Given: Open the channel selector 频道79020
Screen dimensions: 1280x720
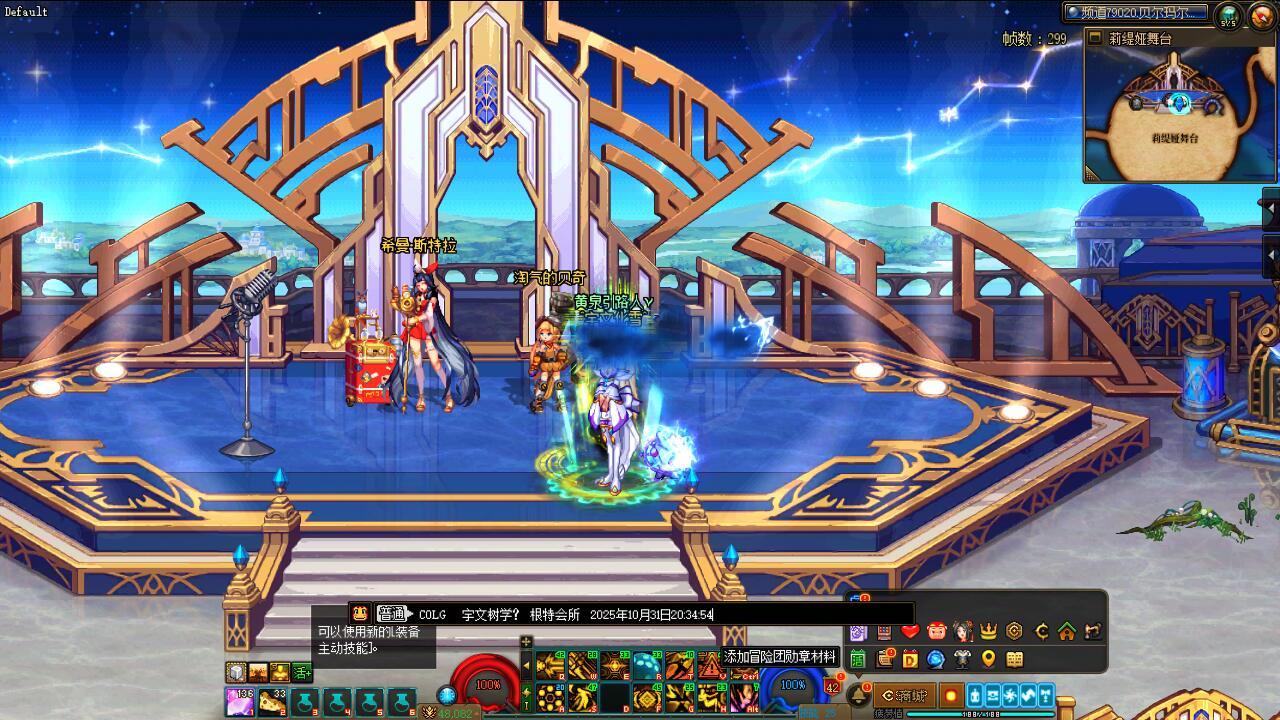Looking at the screenshot, I should 1136,13.
